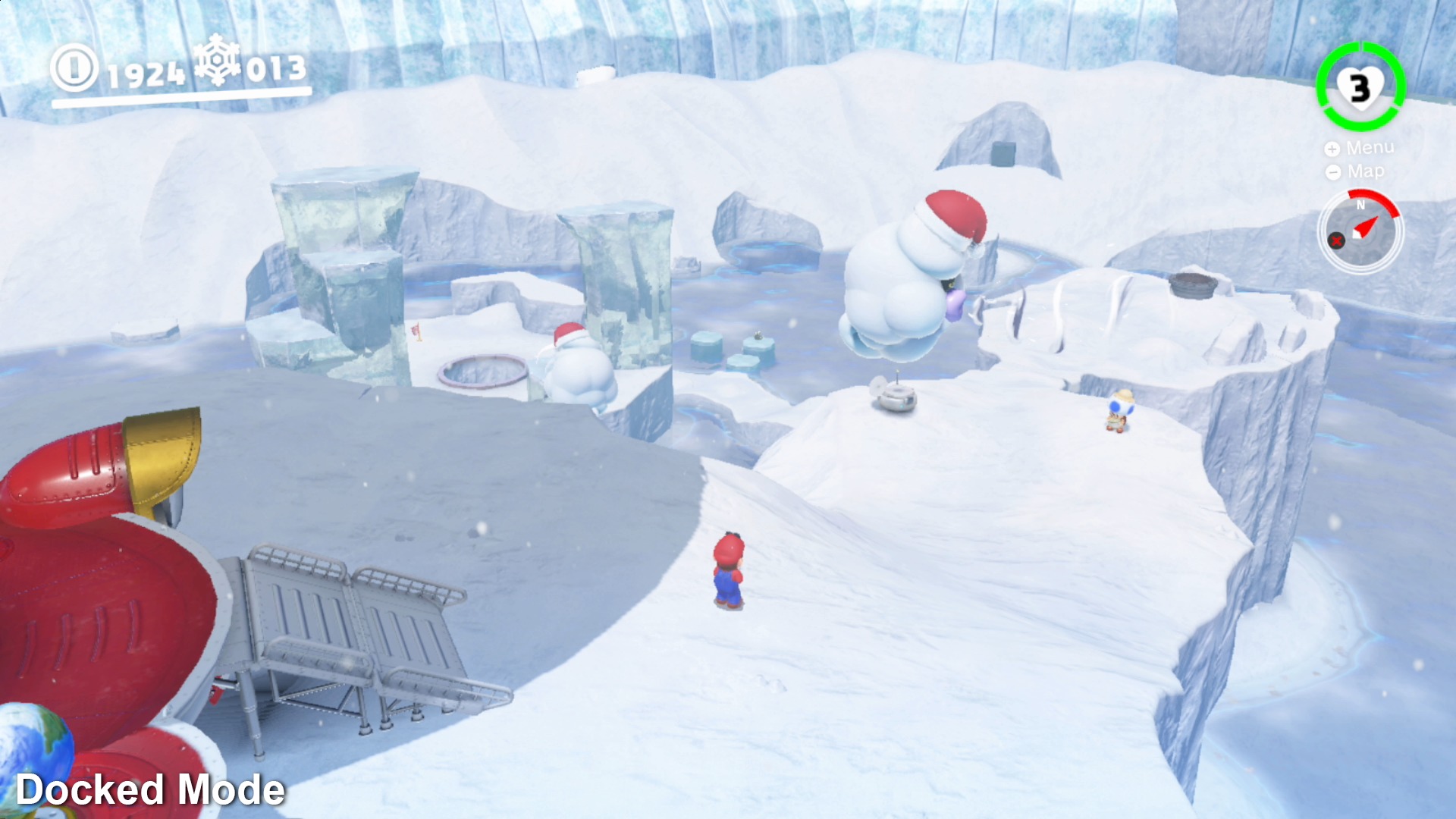Click the compass minimap

pyautogui.click(x=1361, y=231)
